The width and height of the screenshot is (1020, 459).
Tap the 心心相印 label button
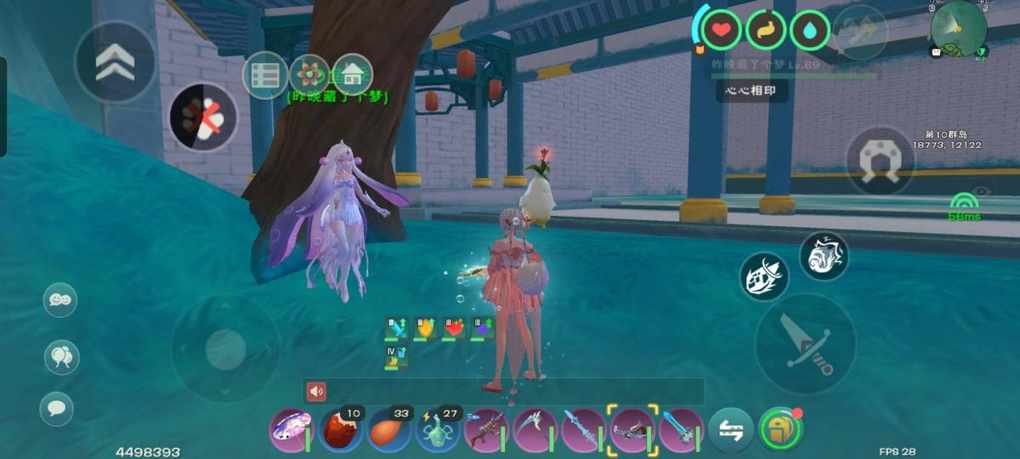coord(751,91)
